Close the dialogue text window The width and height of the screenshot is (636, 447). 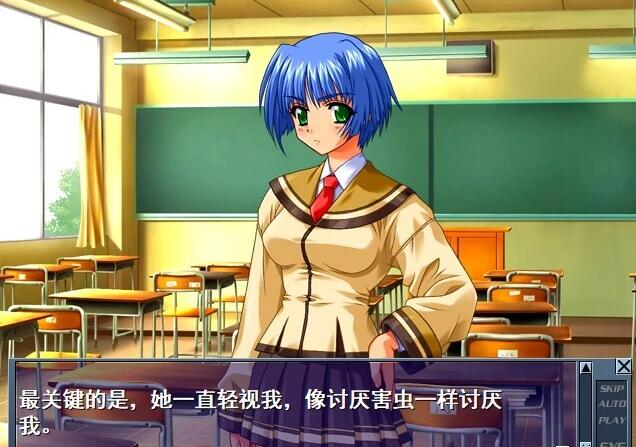click(624, 367)
